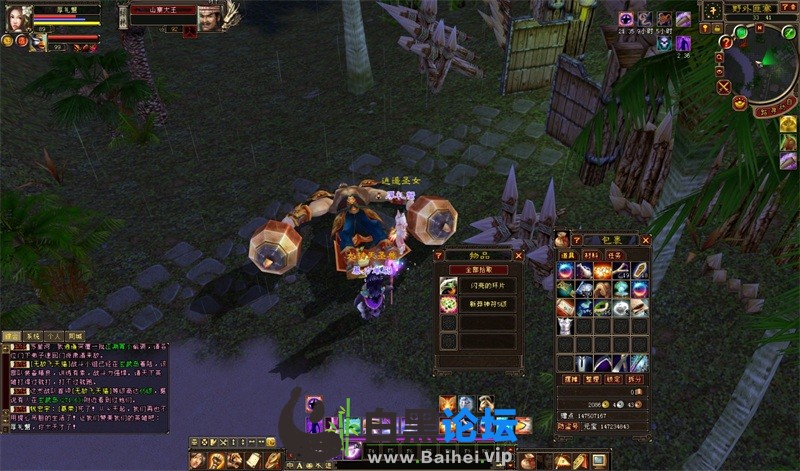Click the 锁定 lock button in bag

pos(615,380)
